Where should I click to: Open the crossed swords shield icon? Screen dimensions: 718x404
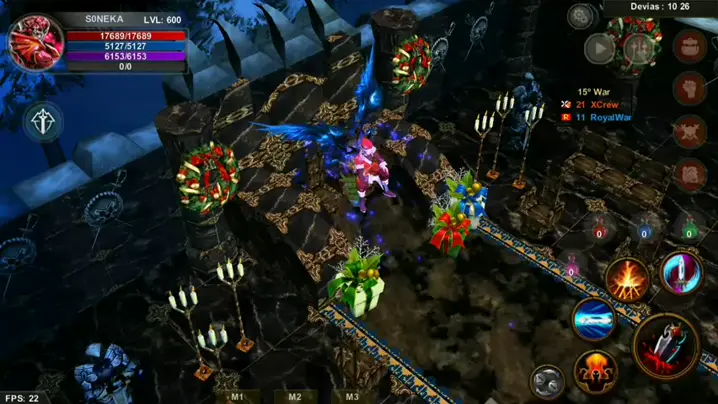(x=689, y=131)
